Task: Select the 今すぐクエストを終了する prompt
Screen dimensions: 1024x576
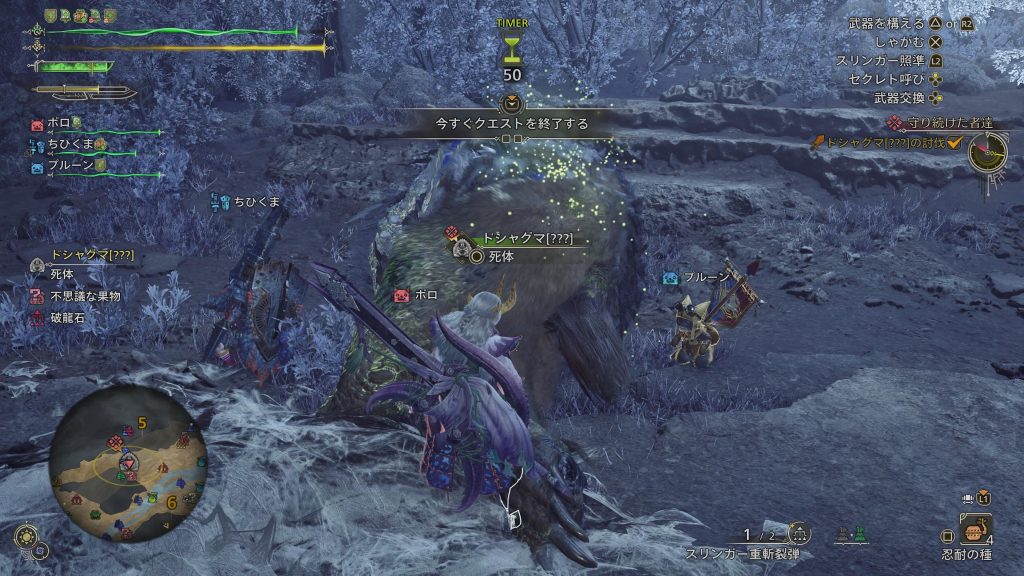Action: point(511,124)
